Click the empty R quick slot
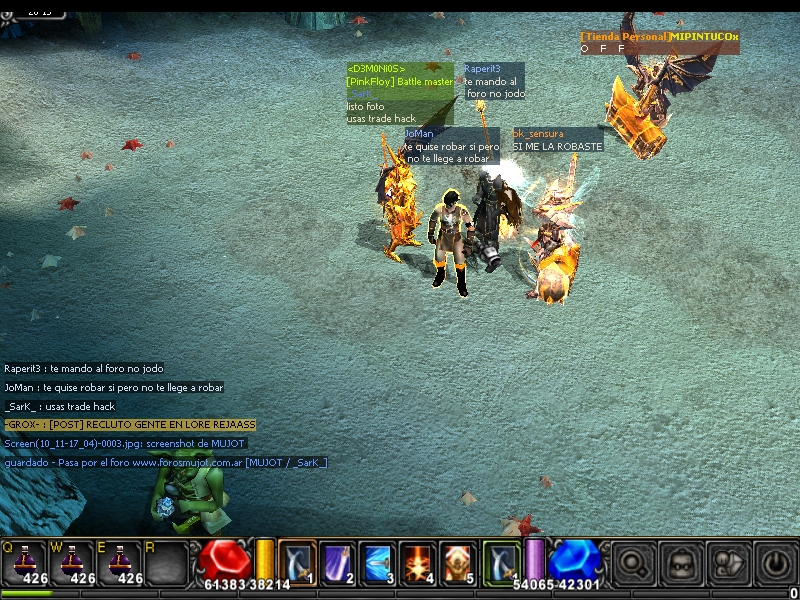The width and height of the screenshot is (800, 600). click(x=166, y=564)
